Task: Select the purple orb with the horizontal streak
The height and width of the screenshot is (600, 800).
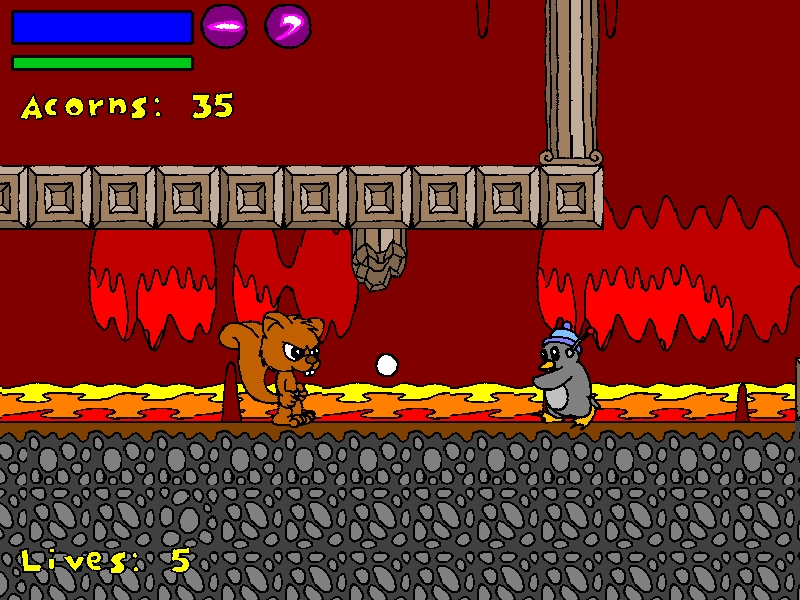Action: click(x=224, y=26)
